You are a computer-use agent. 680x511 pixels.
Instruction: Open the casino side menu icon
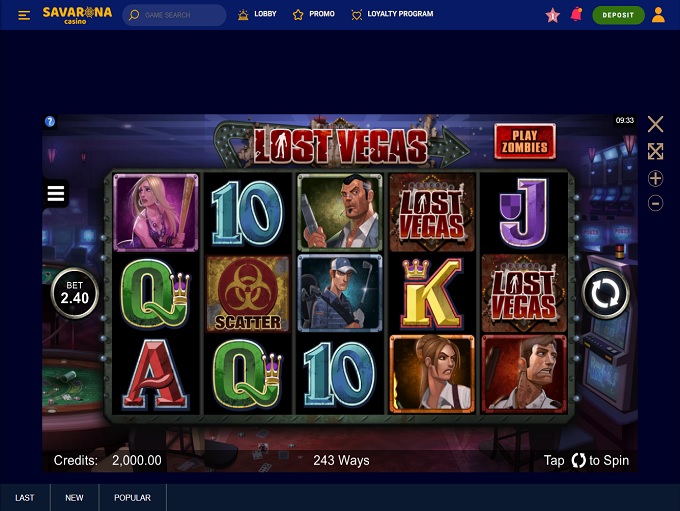coord(25,15)
